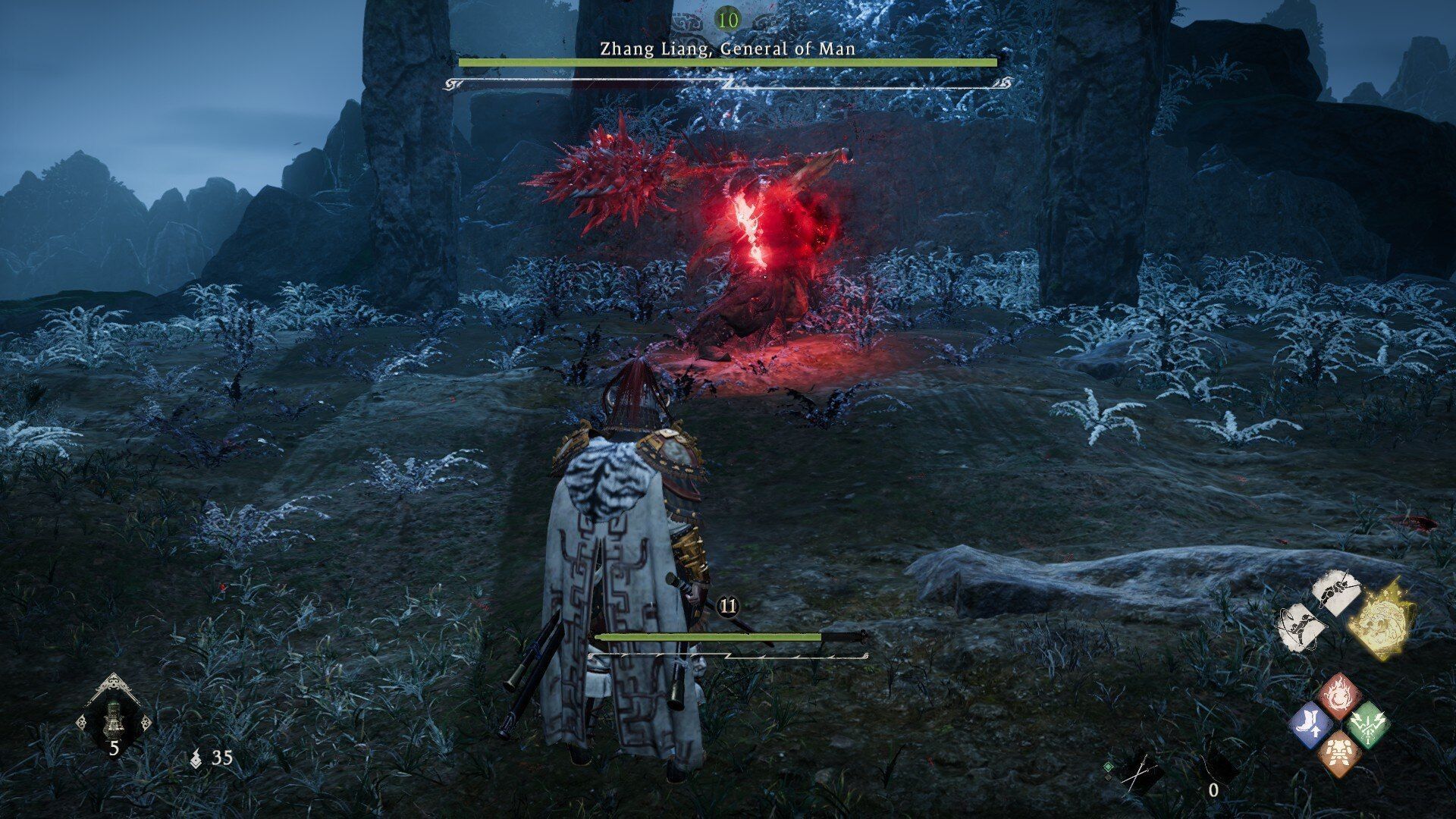This screenshot has height=819, width=1456.
Task: Trigger the orange armor Earth spell
Action: 1339,752
